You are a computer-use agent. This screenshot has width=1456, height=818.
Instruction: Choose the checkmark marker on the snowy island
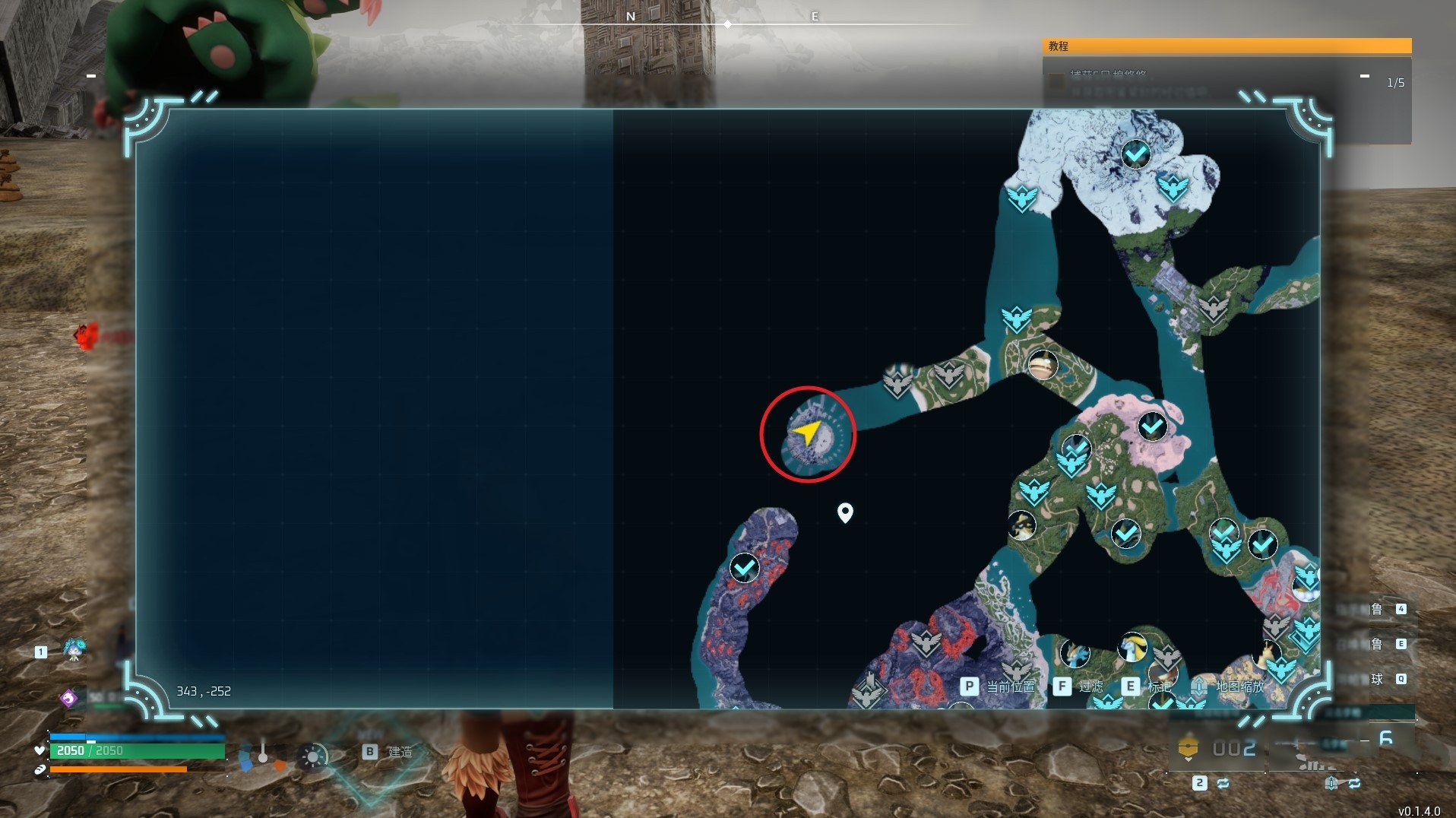coord(1135,154)
